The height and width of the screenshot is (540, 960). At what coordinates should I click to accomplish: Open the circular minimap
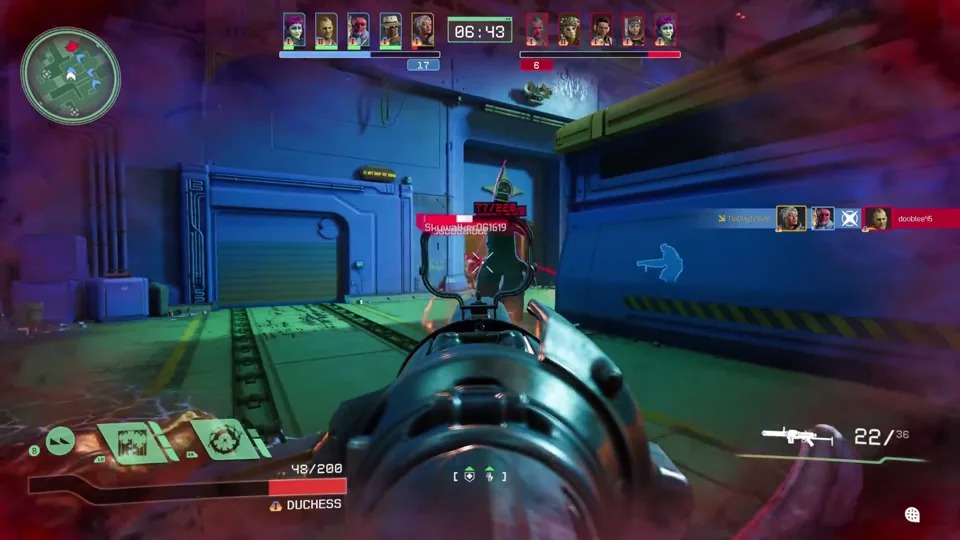(x=70, y=75)
